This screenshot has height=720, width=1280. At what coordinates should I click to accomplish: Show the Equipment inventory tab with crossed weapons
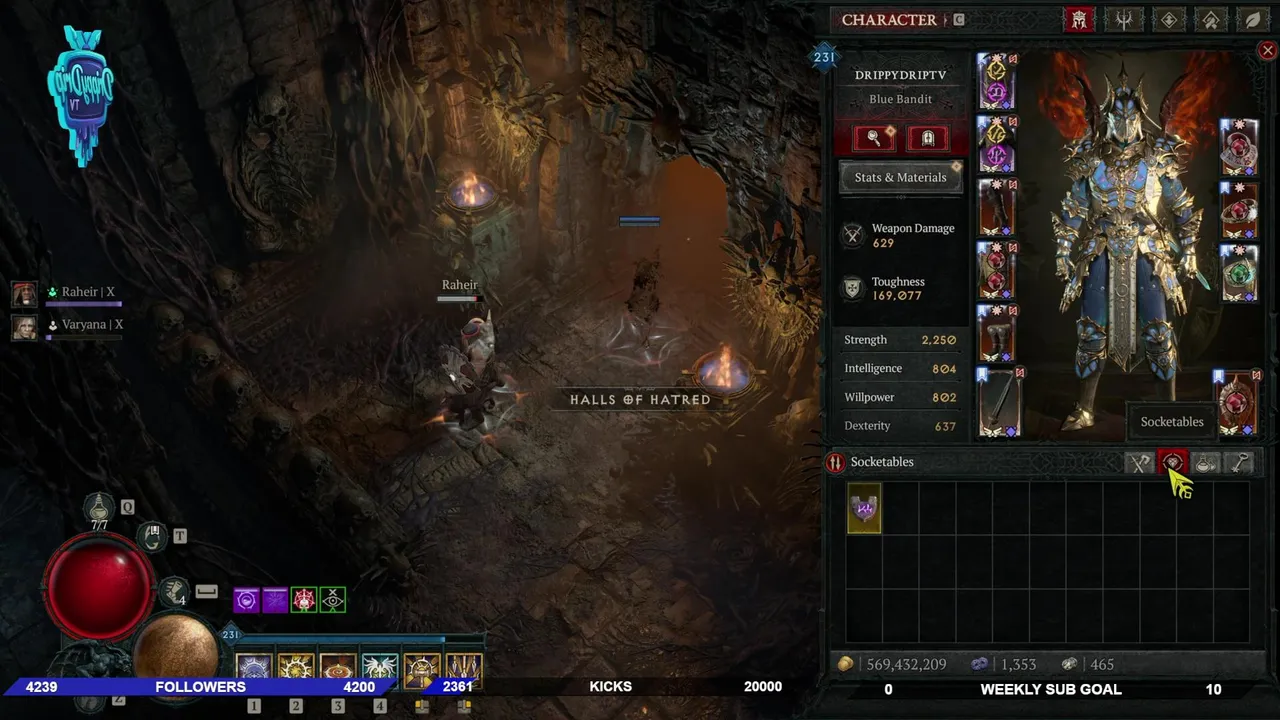[1139, 462]
